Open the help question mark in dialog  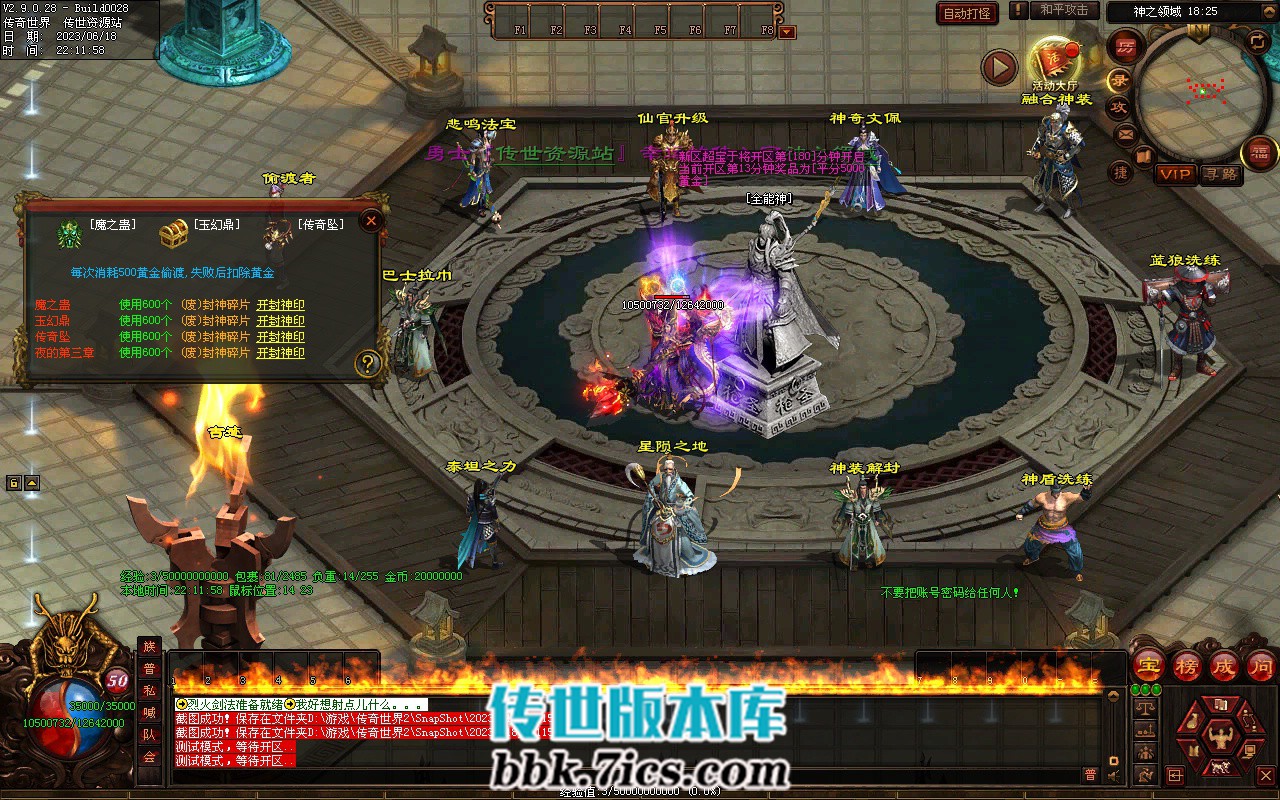click(368, 363)
